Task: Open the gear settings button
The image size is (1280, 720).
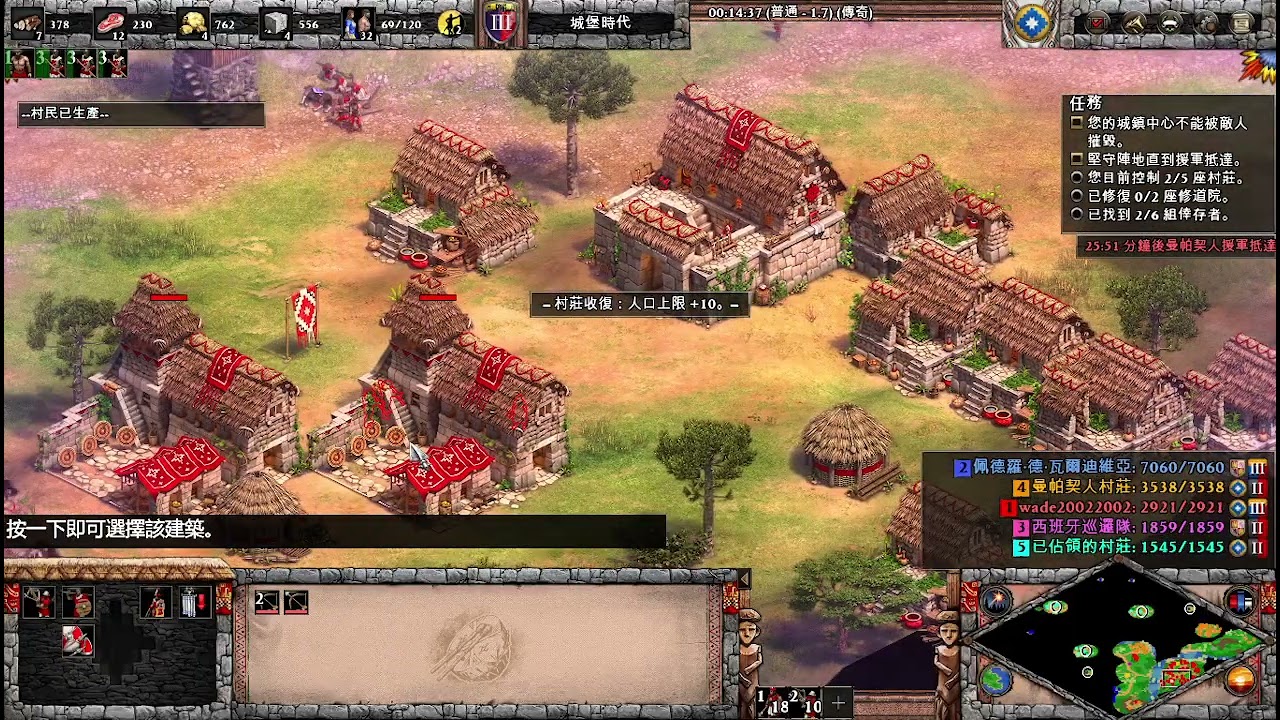Action: [x=1207, y=22]
